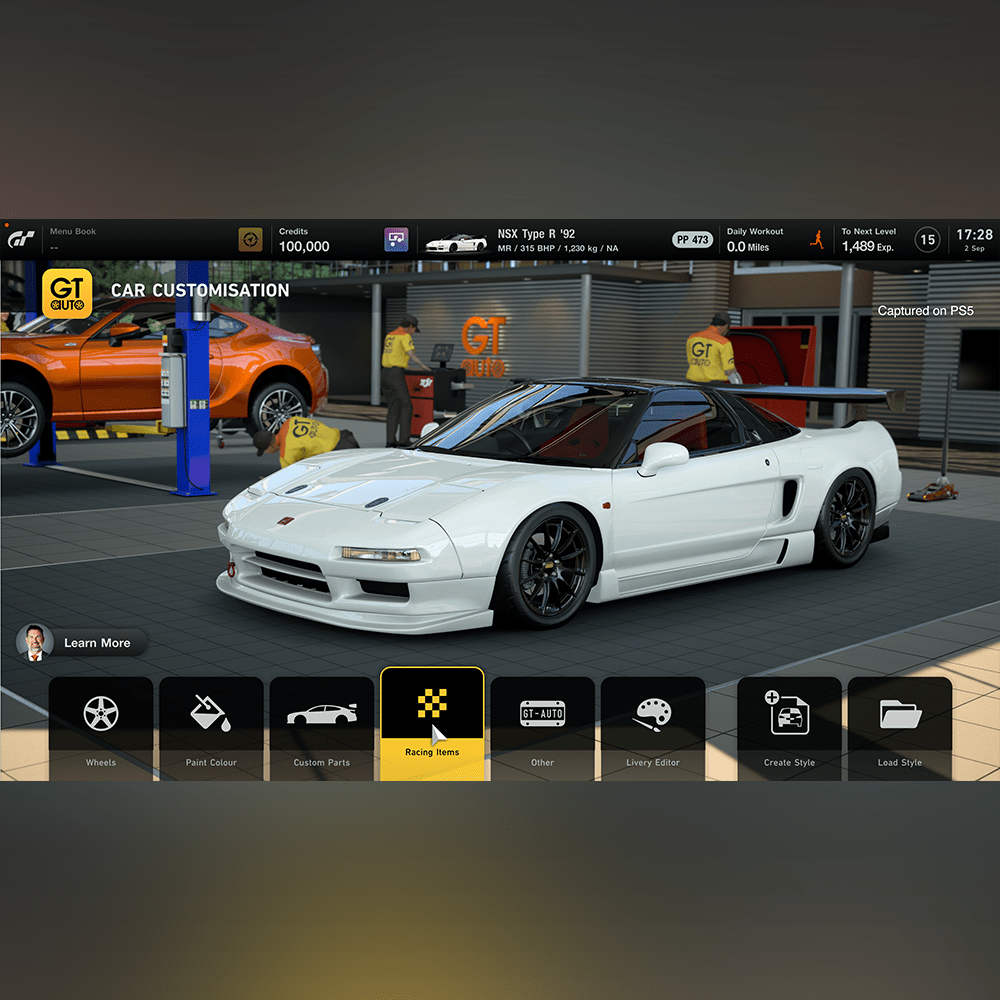Select the NSX Type R '92 car thumbnail
The height and width of the screenshot is (1000, 1000).
456,241
